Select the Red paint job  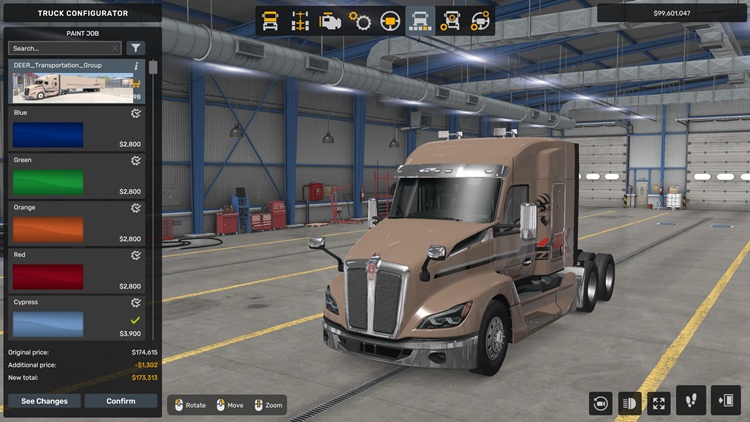pyautogui.click(x=77, y=271)
